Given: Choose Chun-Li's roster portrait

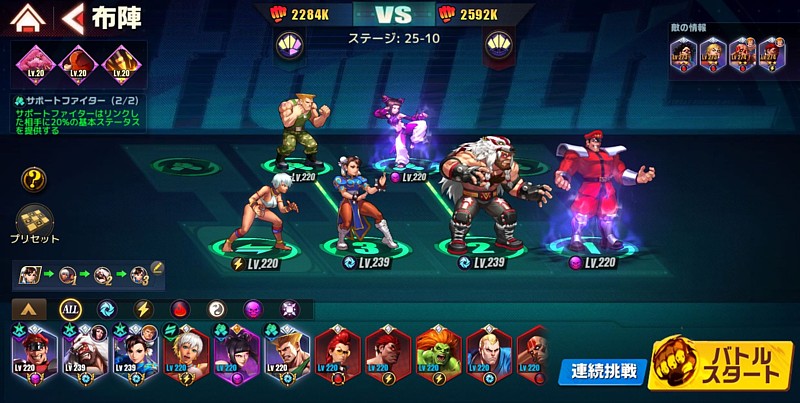Looking at the screenshot, I should click(x=136, y=357).
